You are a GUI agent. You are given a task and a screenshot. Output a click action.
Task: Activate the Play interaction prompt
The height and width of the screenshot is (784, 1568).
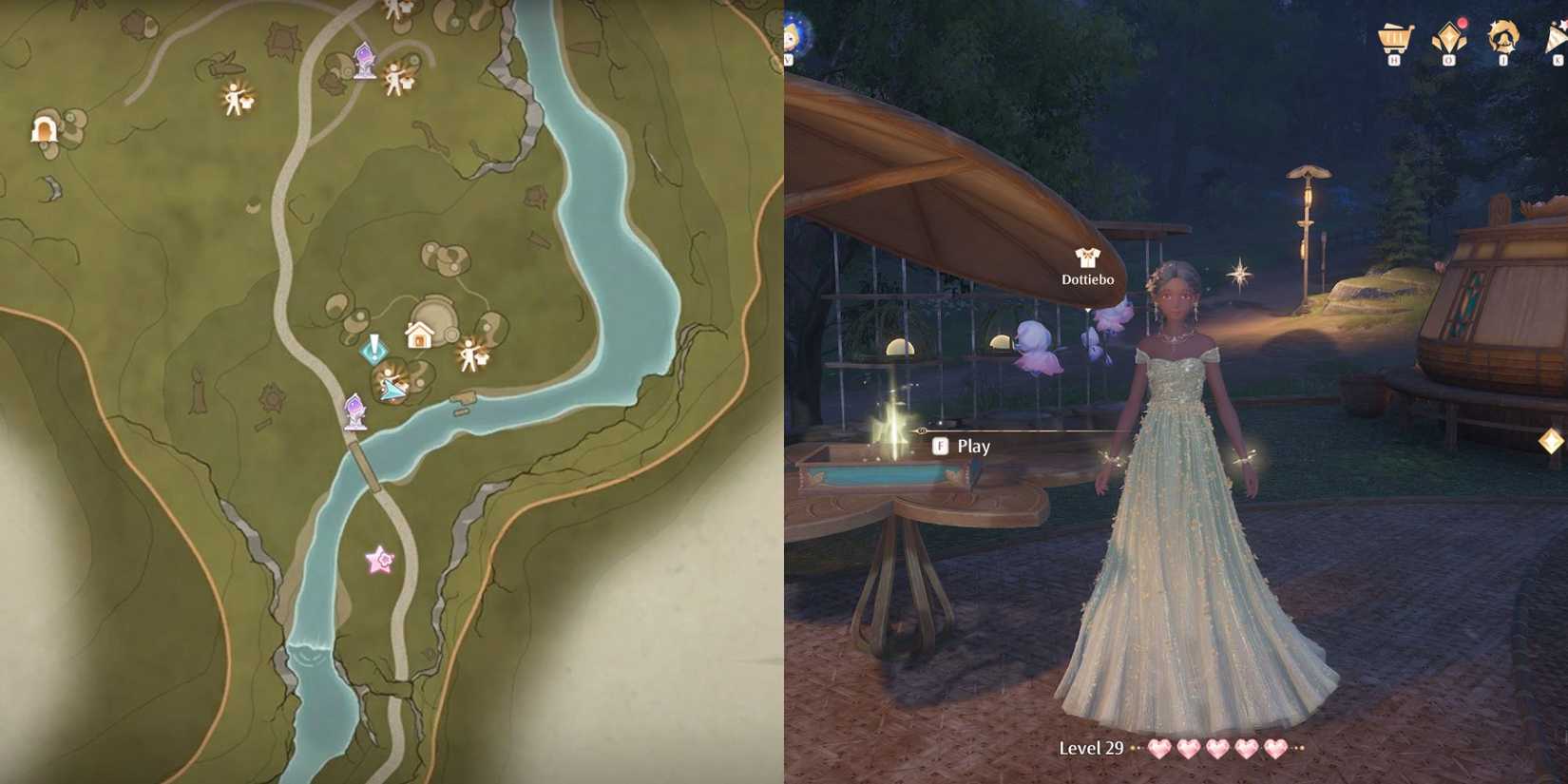962,446
